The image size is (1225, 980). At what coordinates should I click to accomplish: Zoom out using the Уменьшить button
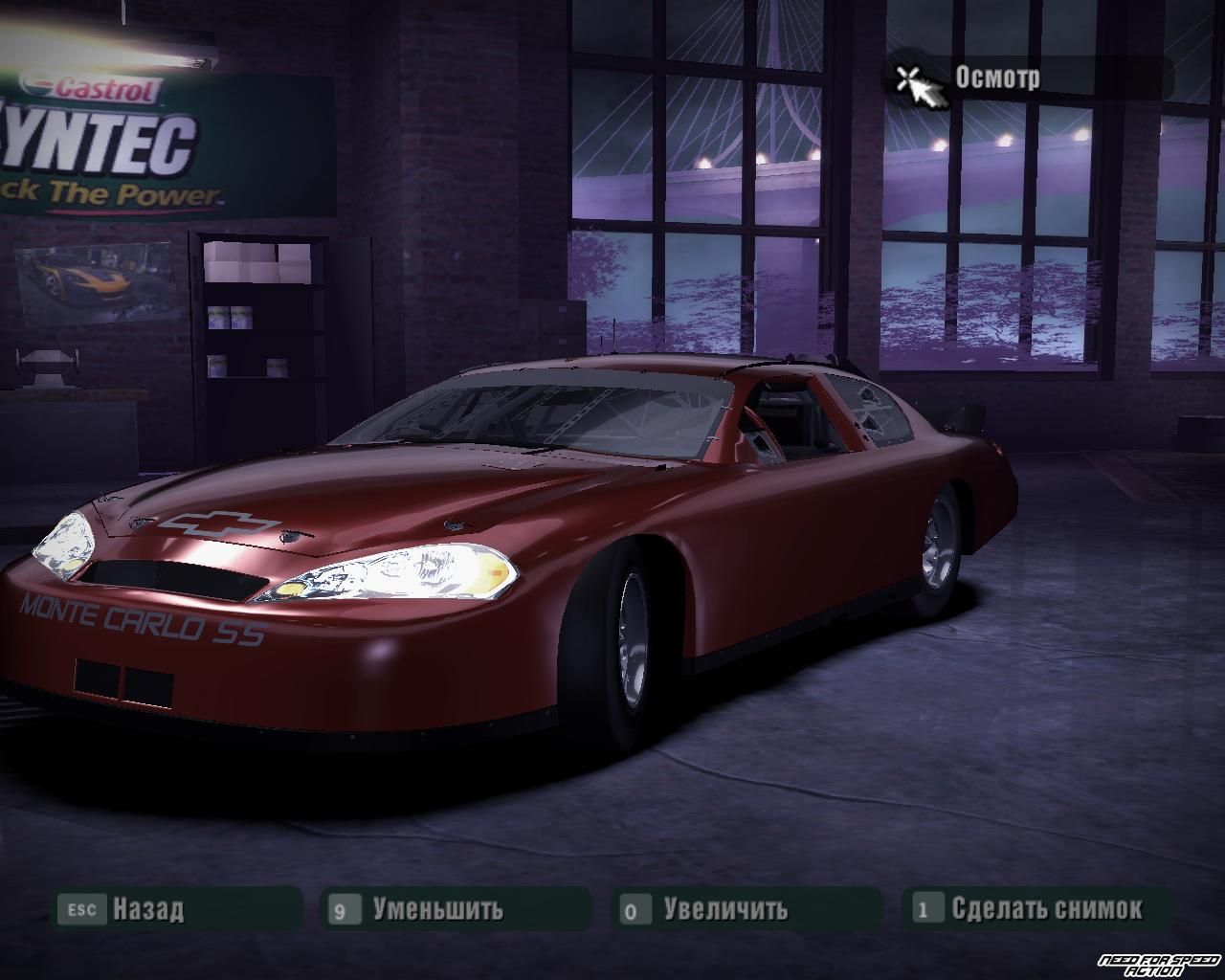coord(437,908)
